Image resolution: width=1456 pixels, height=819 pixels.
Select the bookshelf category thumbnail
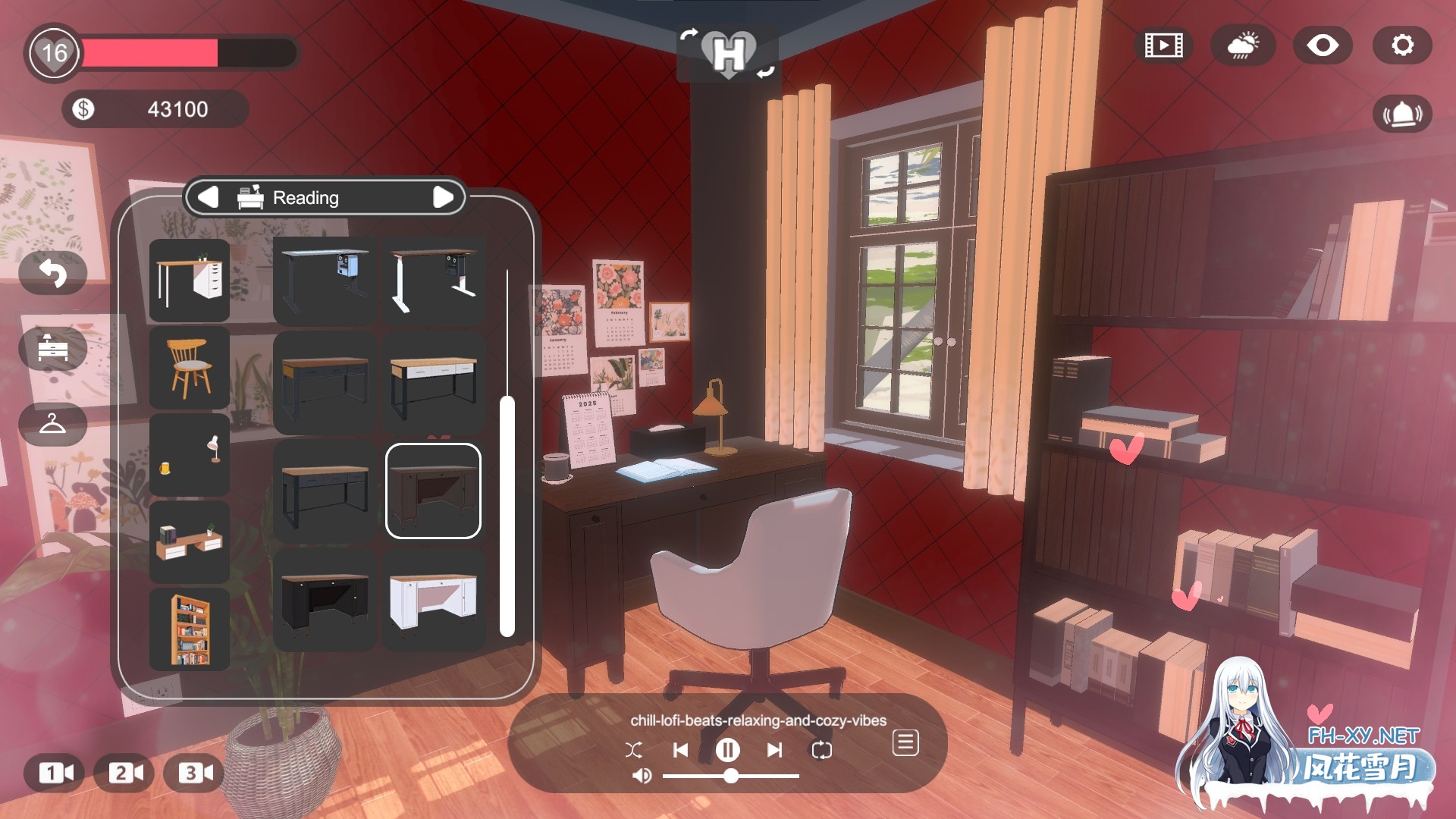pos(189,629)
